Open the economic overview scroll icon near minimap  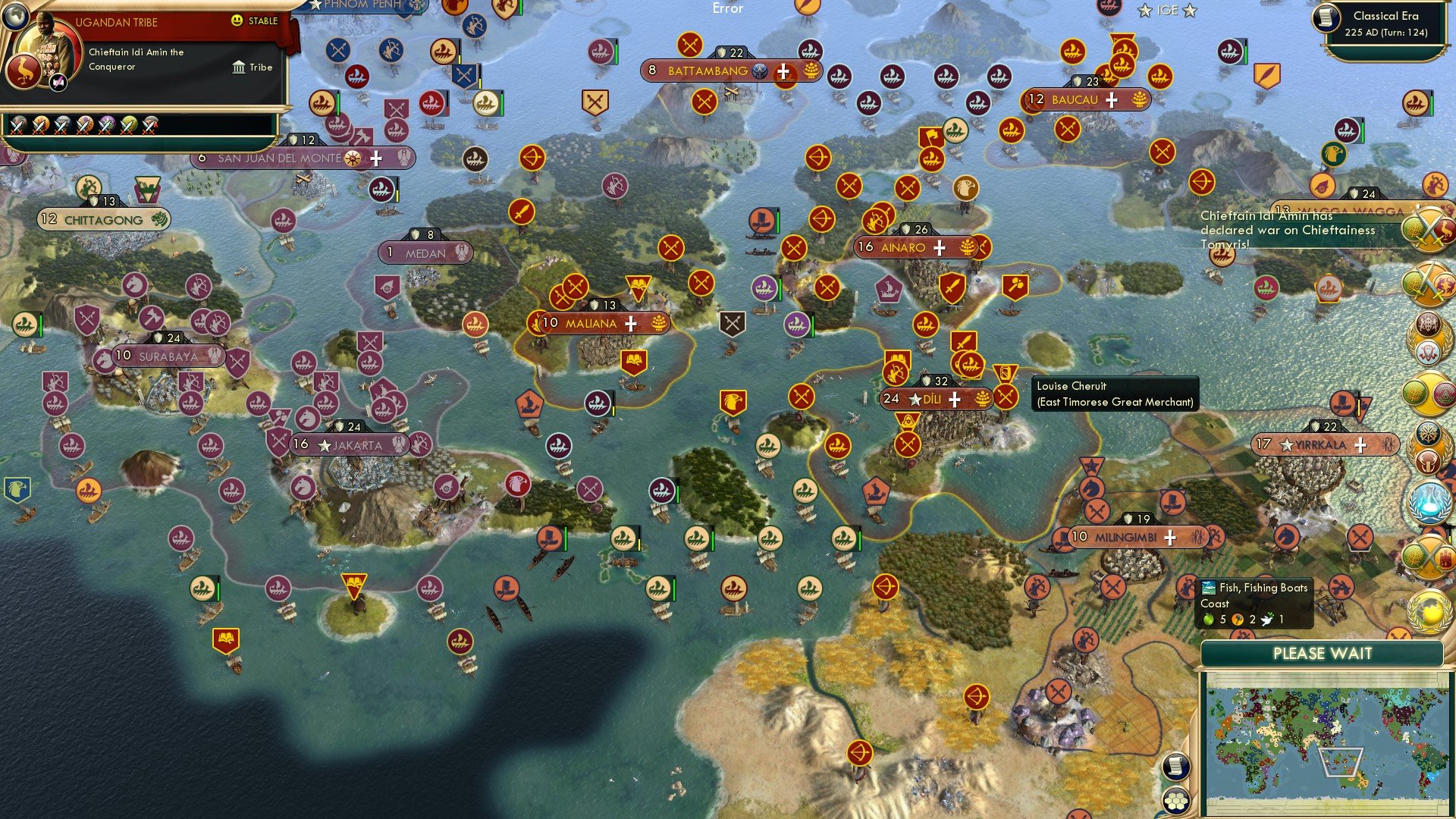[x=1176, y=766]
